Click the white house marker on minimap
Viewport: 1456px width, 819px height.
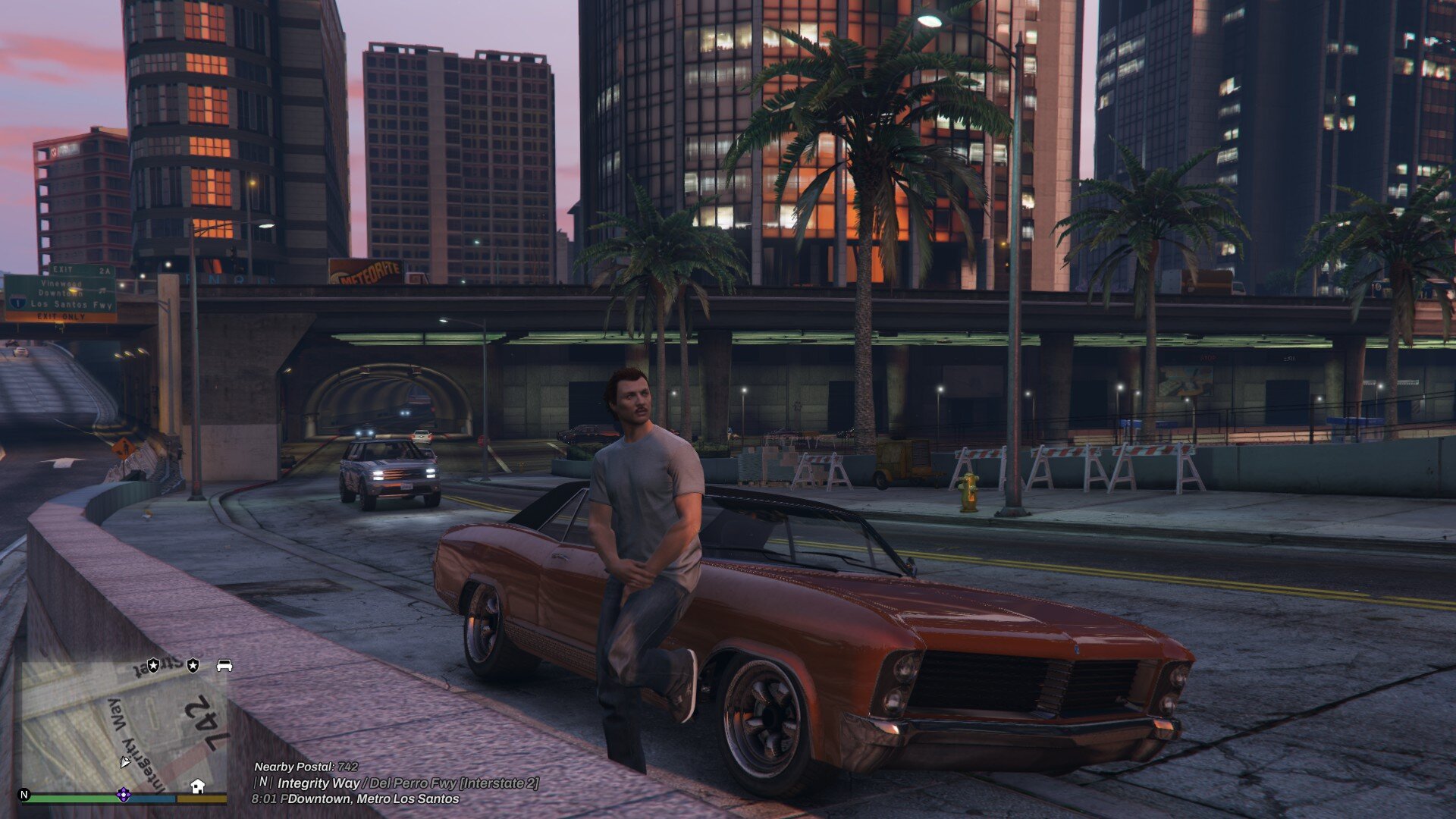pos(198,786)
